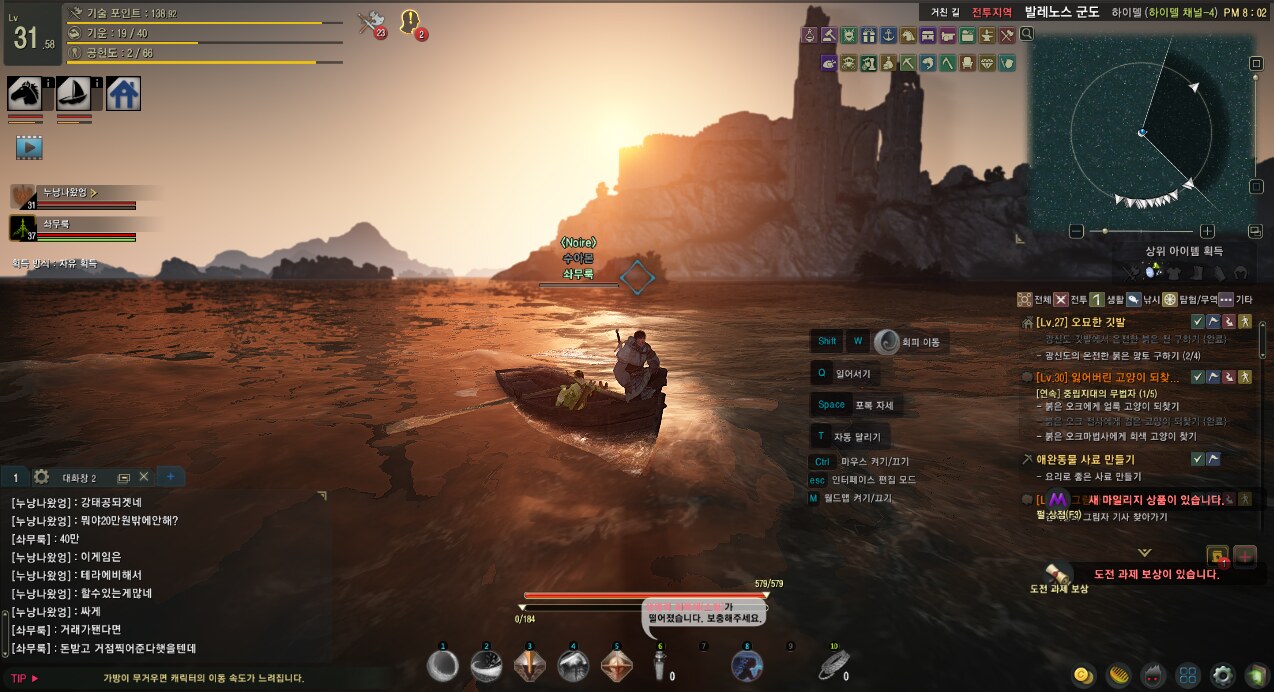Screen dimensions: 1274x692
Task: Open the settings gear in bottom menu
Action: [x=1221, y=674]
